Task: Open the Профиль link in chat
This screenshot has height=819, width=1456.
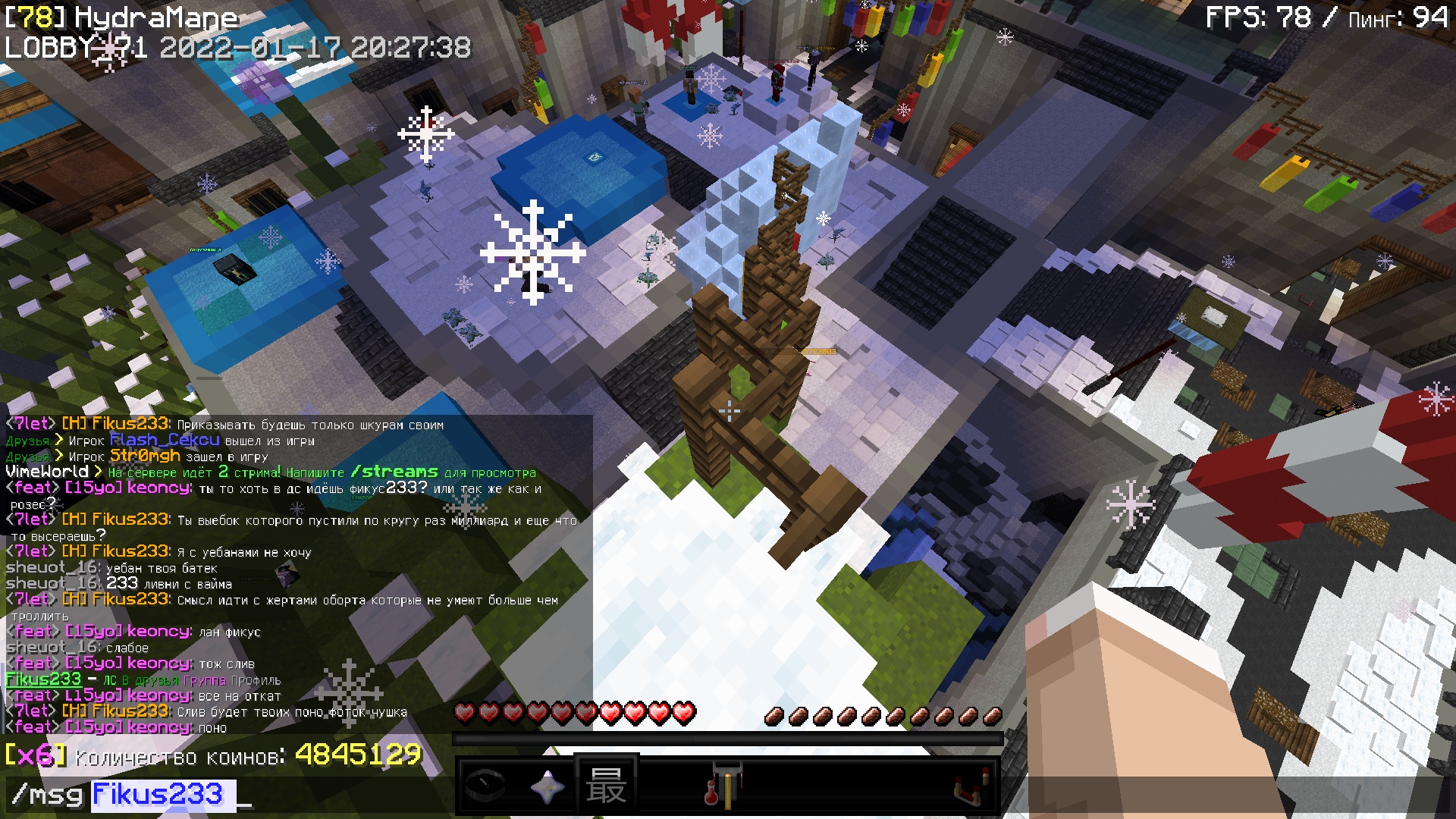Action: 256,681
